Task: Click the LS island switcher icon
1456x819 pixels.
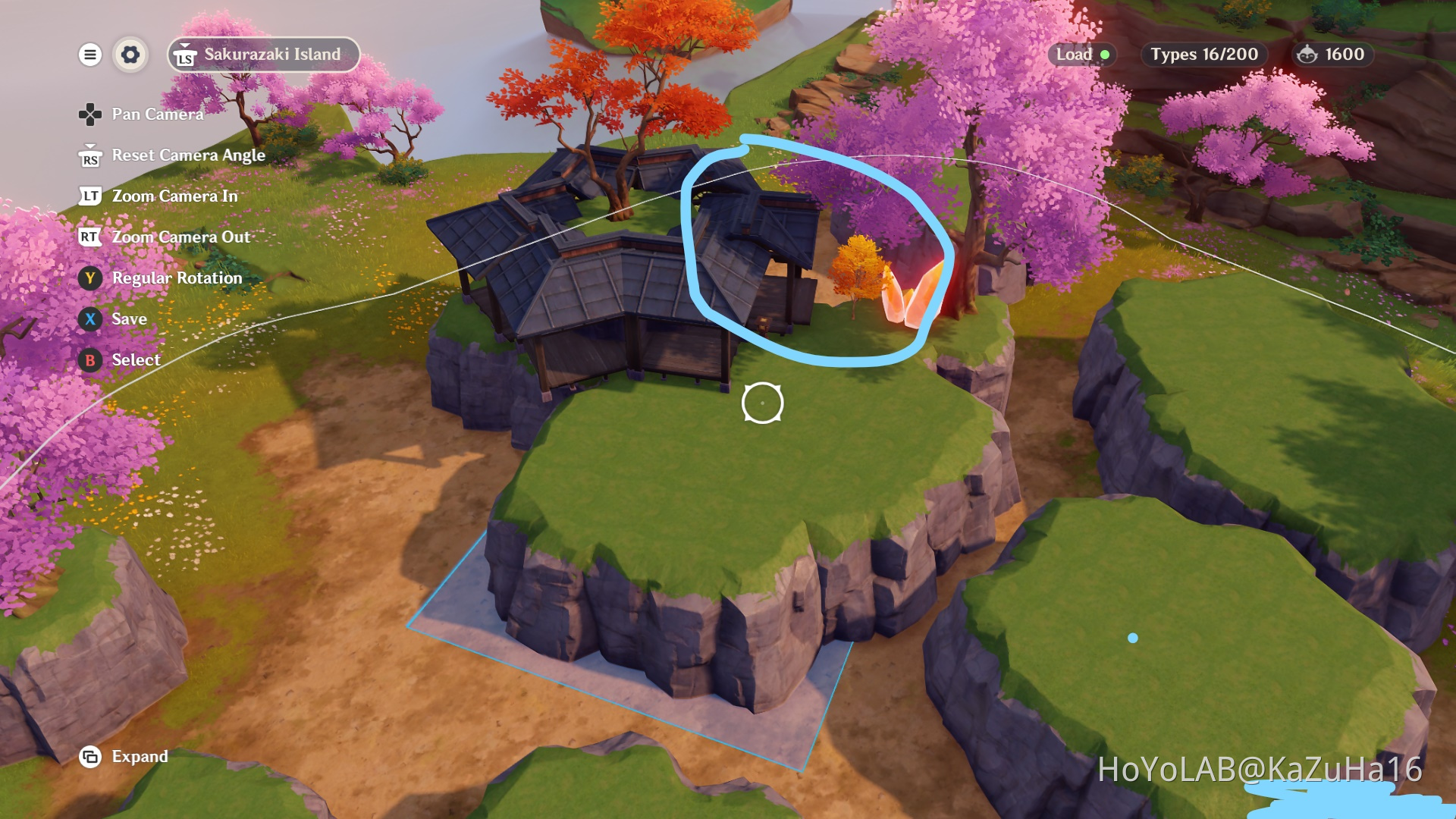Action: (184, 54)
